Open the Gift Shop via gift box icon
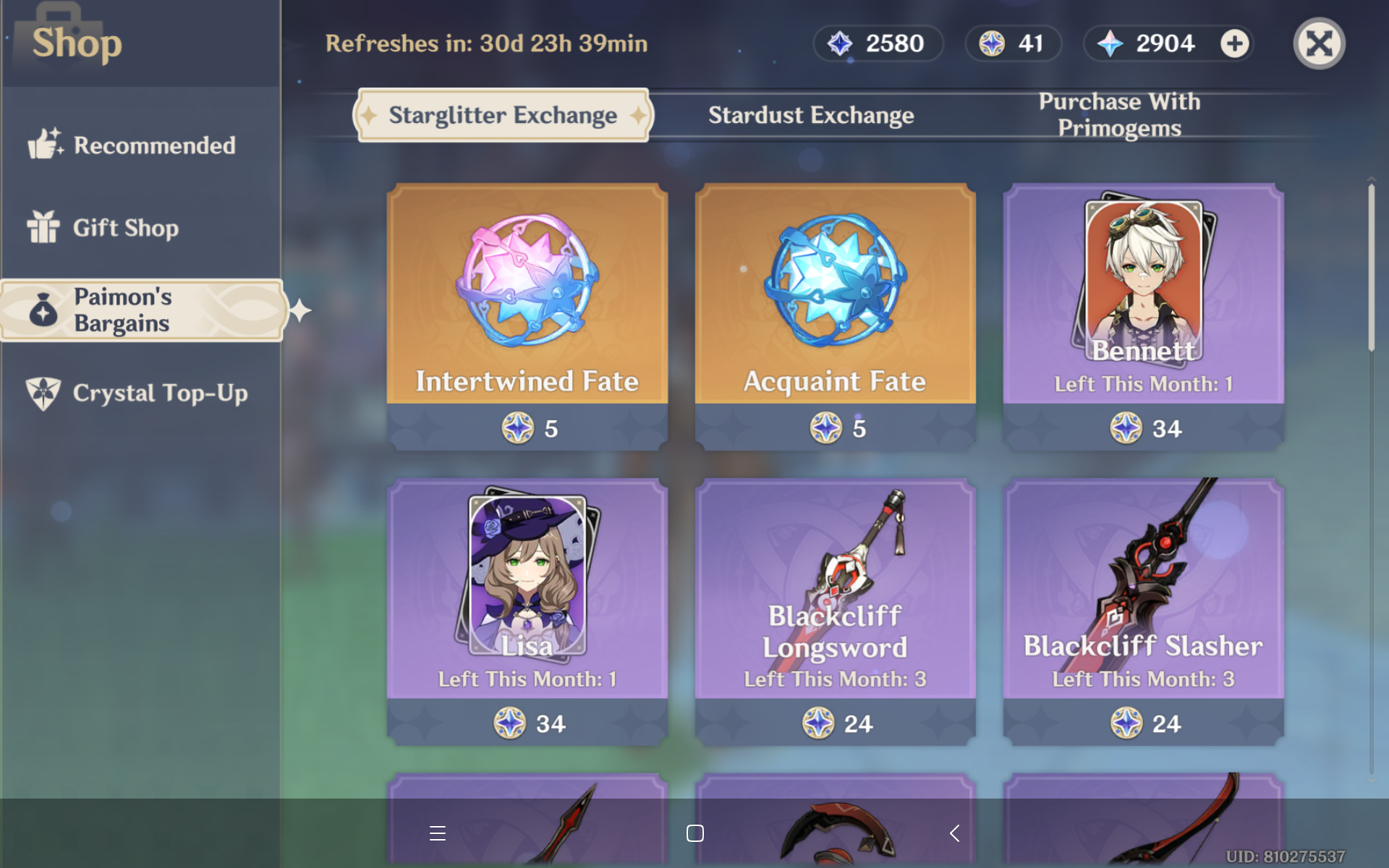1389x868 pixels. tap(45, 227)
